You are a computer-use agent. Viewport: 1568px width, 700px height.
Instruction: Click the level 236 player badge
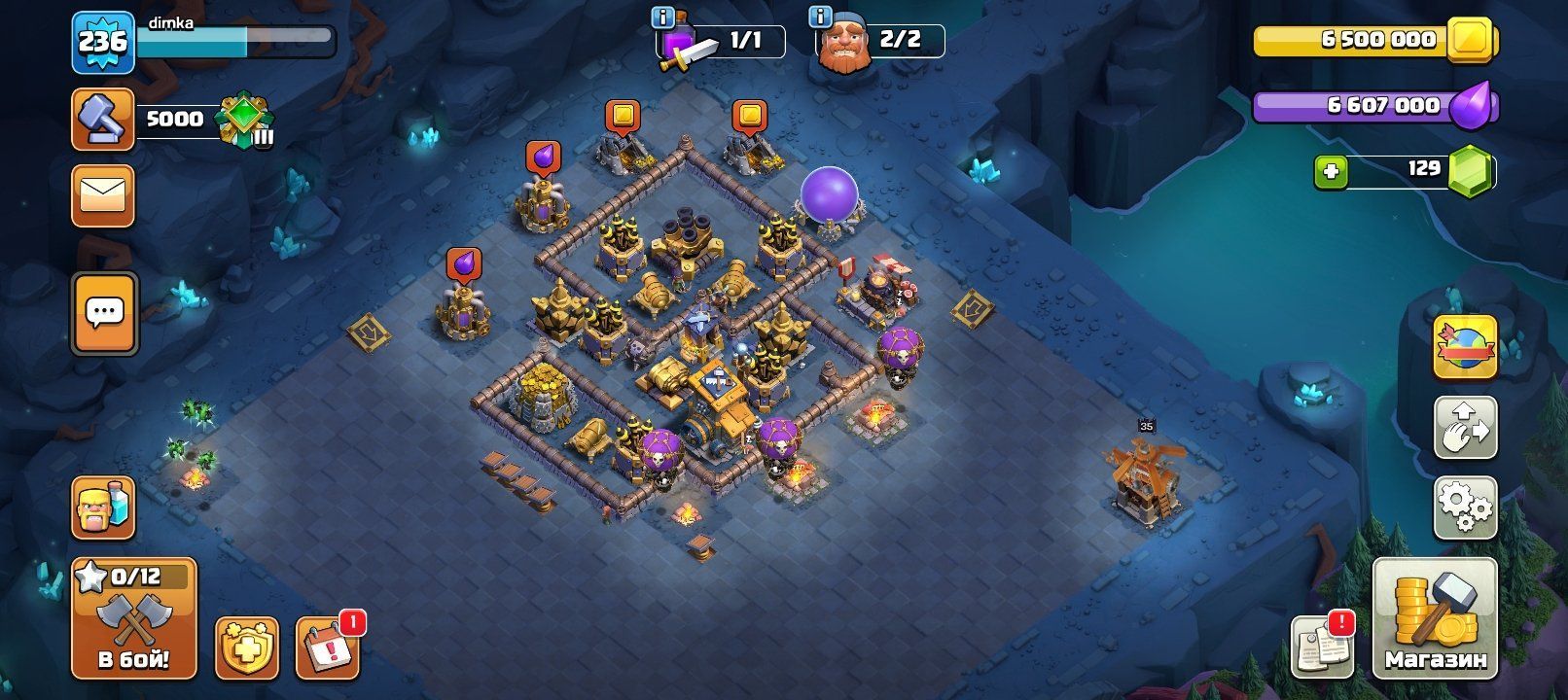(x=102, y=42)
